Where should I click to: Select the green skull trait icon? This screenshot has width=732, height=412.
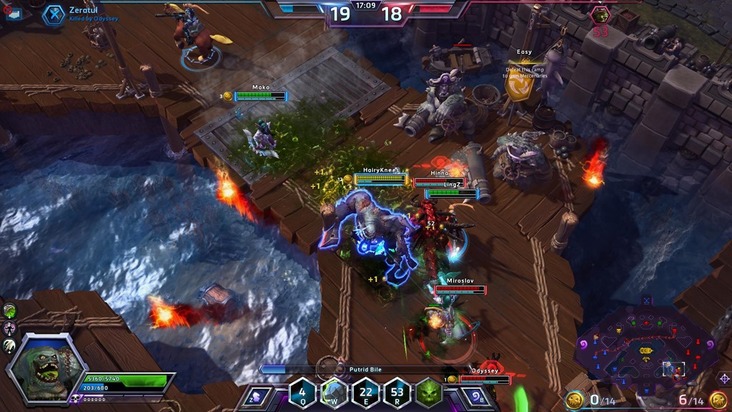pos(429,392)
